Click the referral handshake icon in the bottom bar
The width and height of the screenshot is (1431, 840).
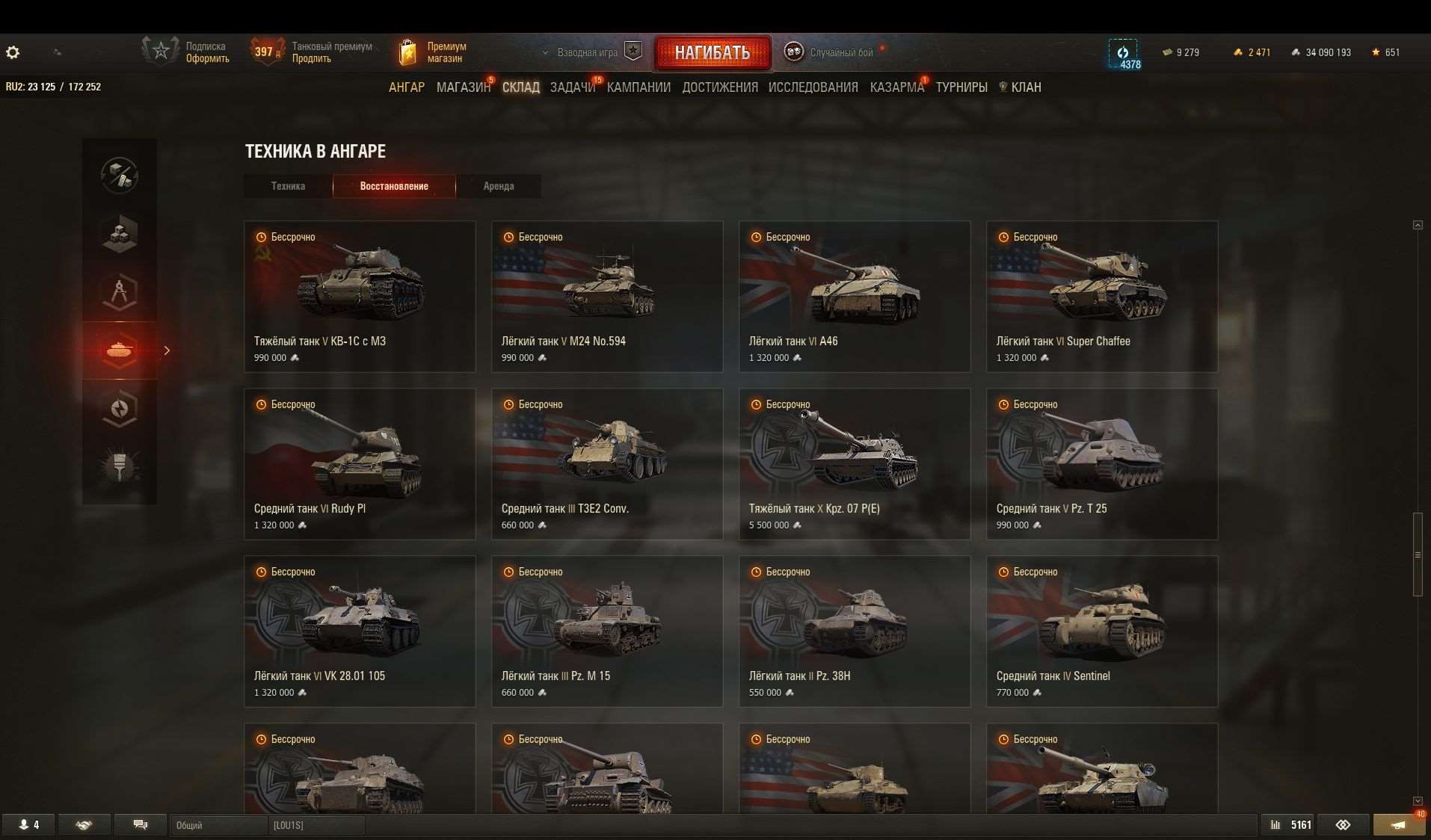coord(84,824)
